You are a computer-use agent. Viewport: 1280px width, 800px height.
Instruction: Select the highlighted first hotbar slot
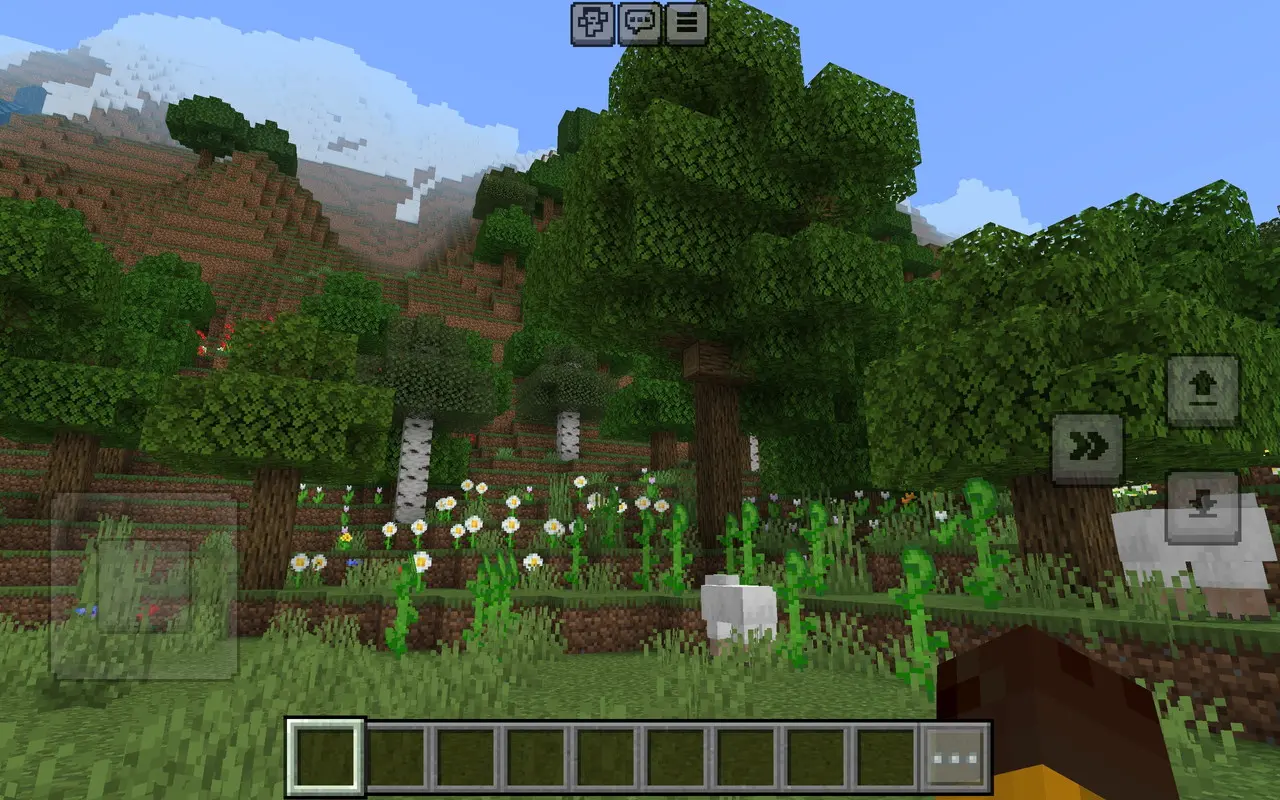[326, 757]
